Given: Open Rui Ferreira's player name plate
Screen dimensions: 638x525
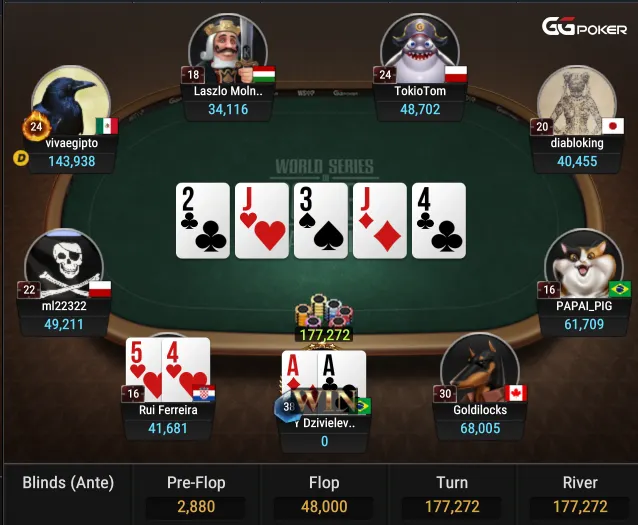Looking at the screenshot, I should tap(168, 419).
